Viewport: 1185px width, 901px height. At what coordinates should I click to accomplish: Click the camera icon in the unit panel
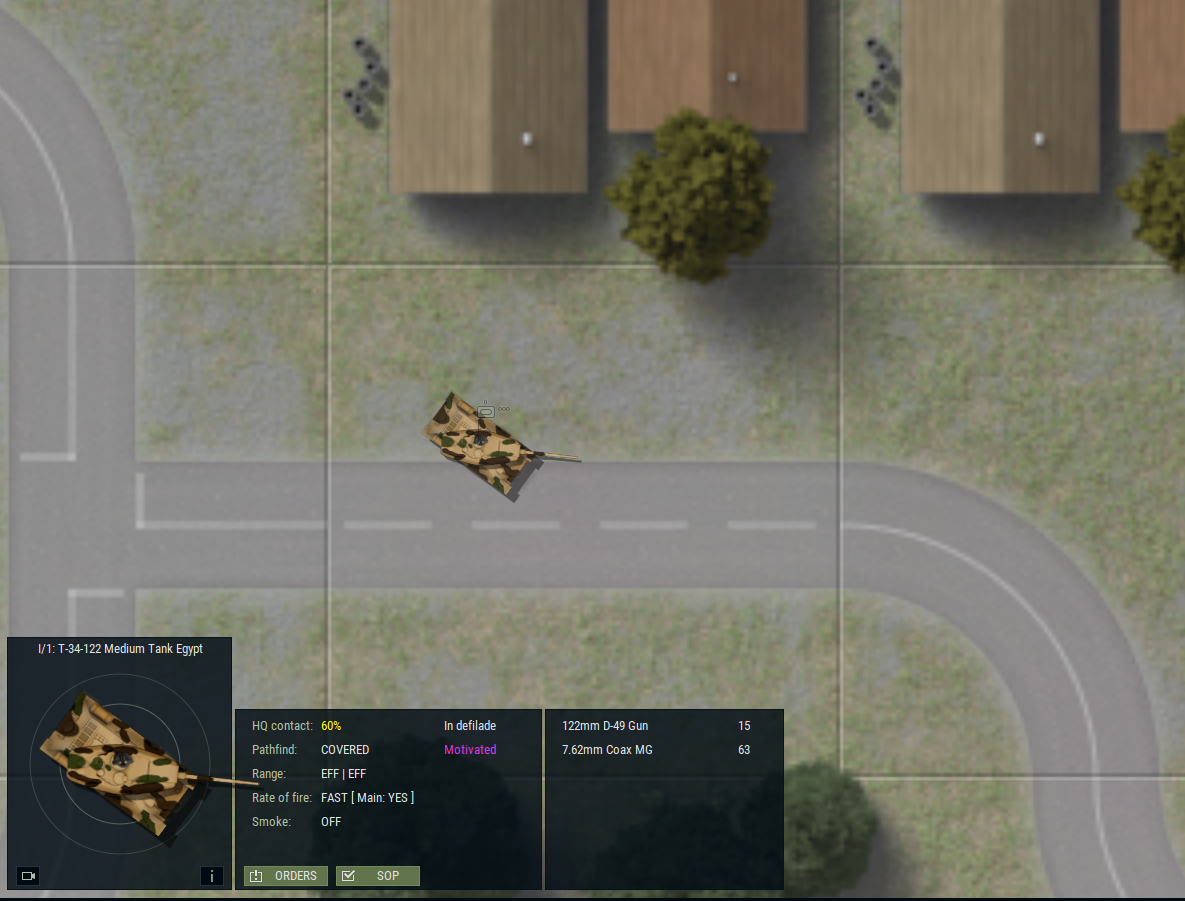pyautogui.click(x=28, y=876)
